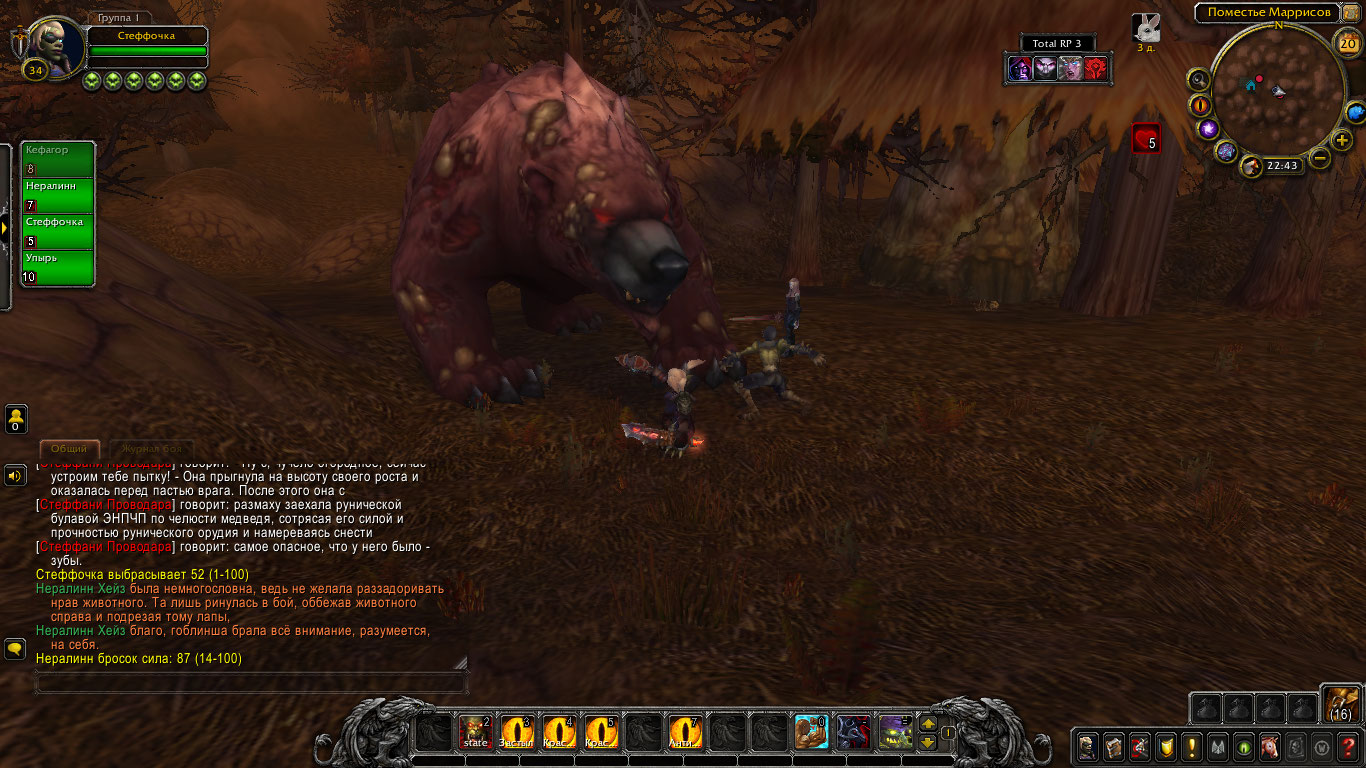The image size is (1366, 768).
Task: Open the red question mark help button
Action: coord(1348,746)
